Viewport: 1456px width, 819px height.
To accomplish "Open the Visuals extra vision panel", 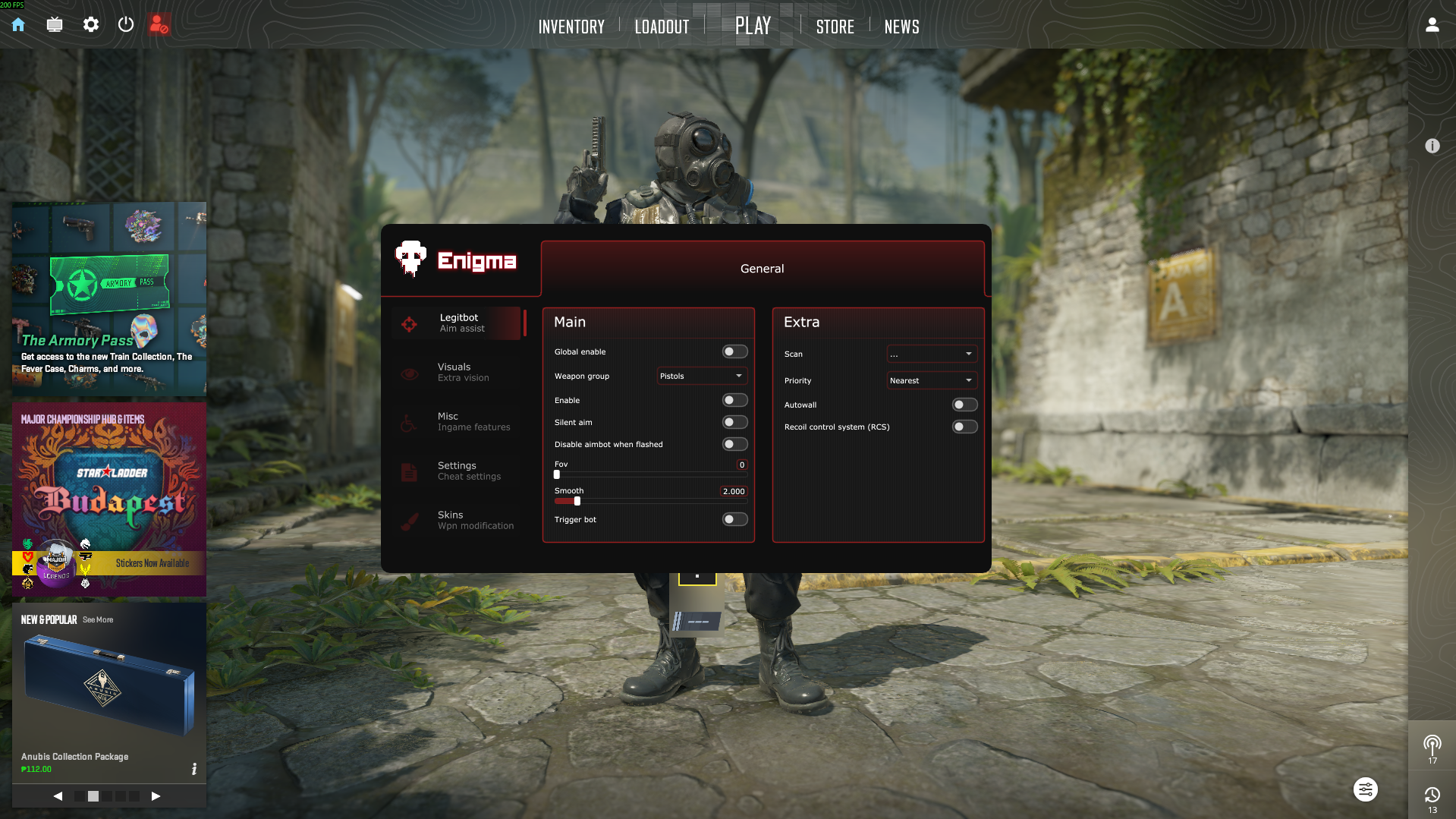I will point(458,372).
